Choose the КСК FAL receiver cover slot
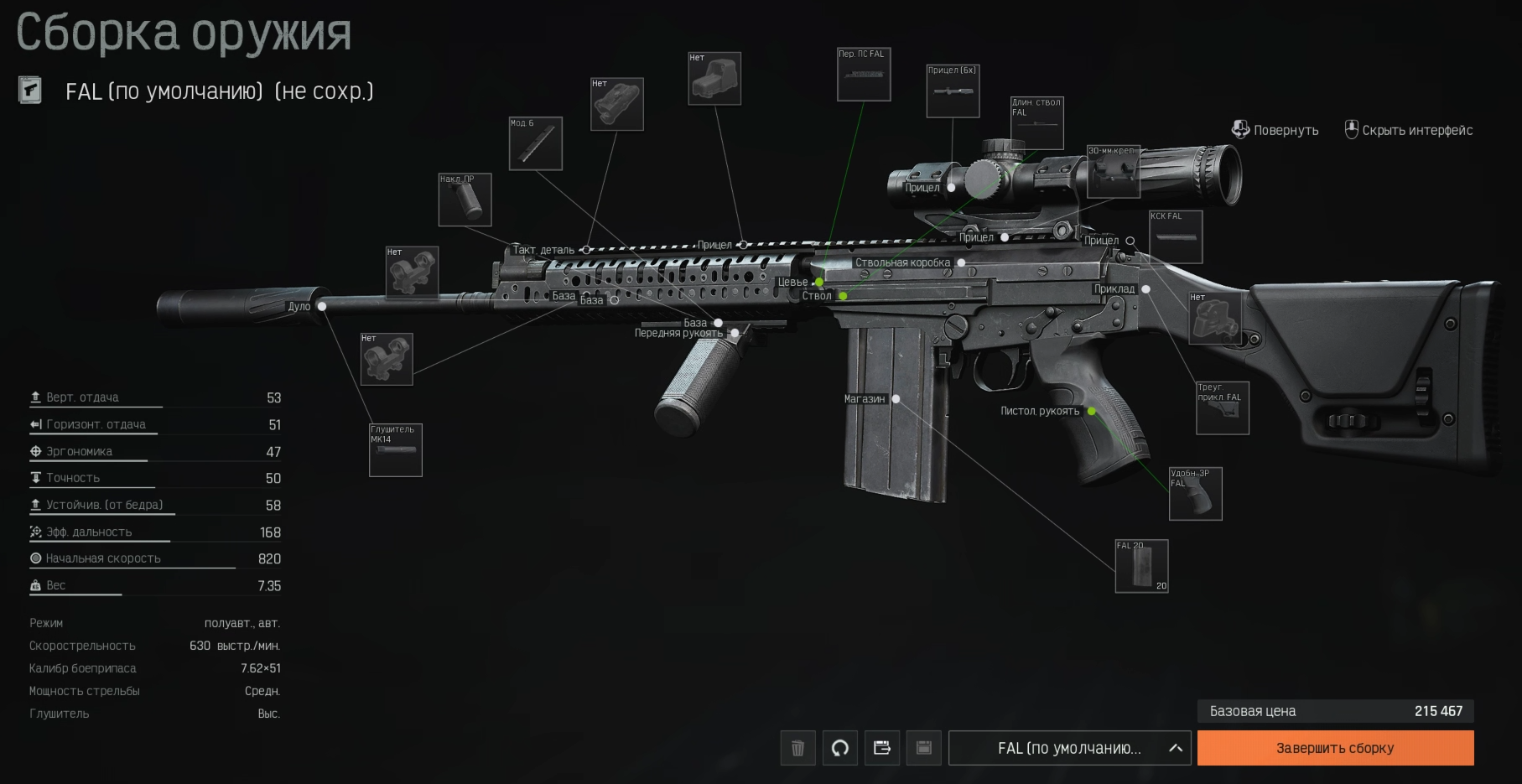This screenshot has height=784, width=1522. pyautogui.click(x=1176, y=237)
